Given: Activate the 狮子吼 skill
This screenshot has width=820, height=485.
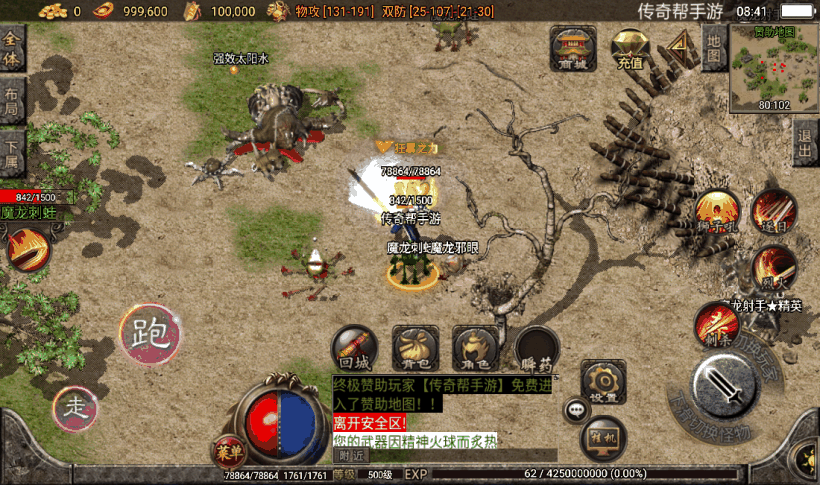Looking at the screenshot, I should click(x=716, y=212).
